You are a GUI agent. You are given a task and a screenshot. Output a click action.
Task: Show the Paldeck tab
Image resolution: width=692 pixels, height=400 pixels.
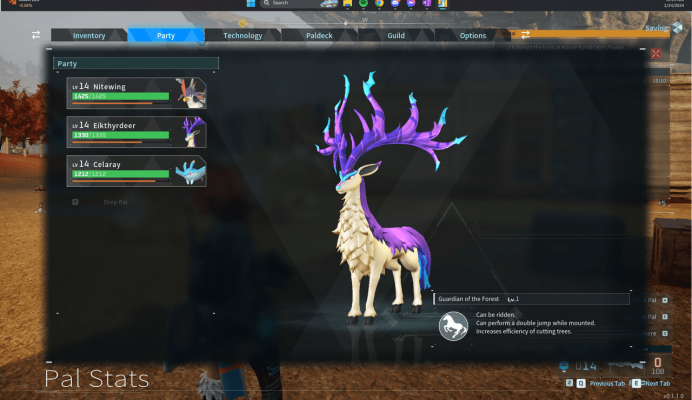click(319, 36)
